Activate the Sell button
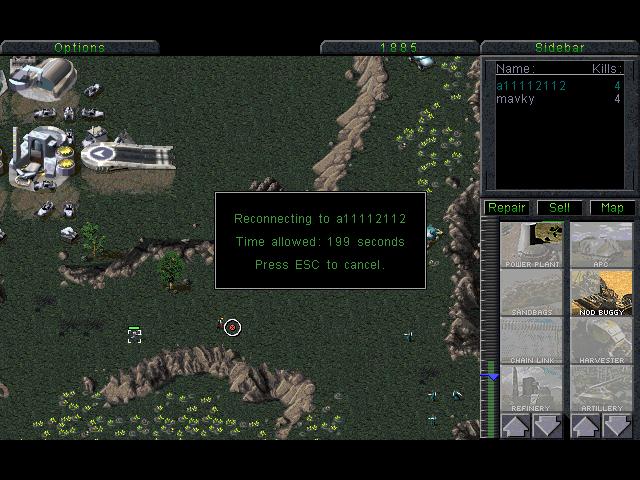Image resolution: width=640 pixels, height=480 pixels. 560,208
